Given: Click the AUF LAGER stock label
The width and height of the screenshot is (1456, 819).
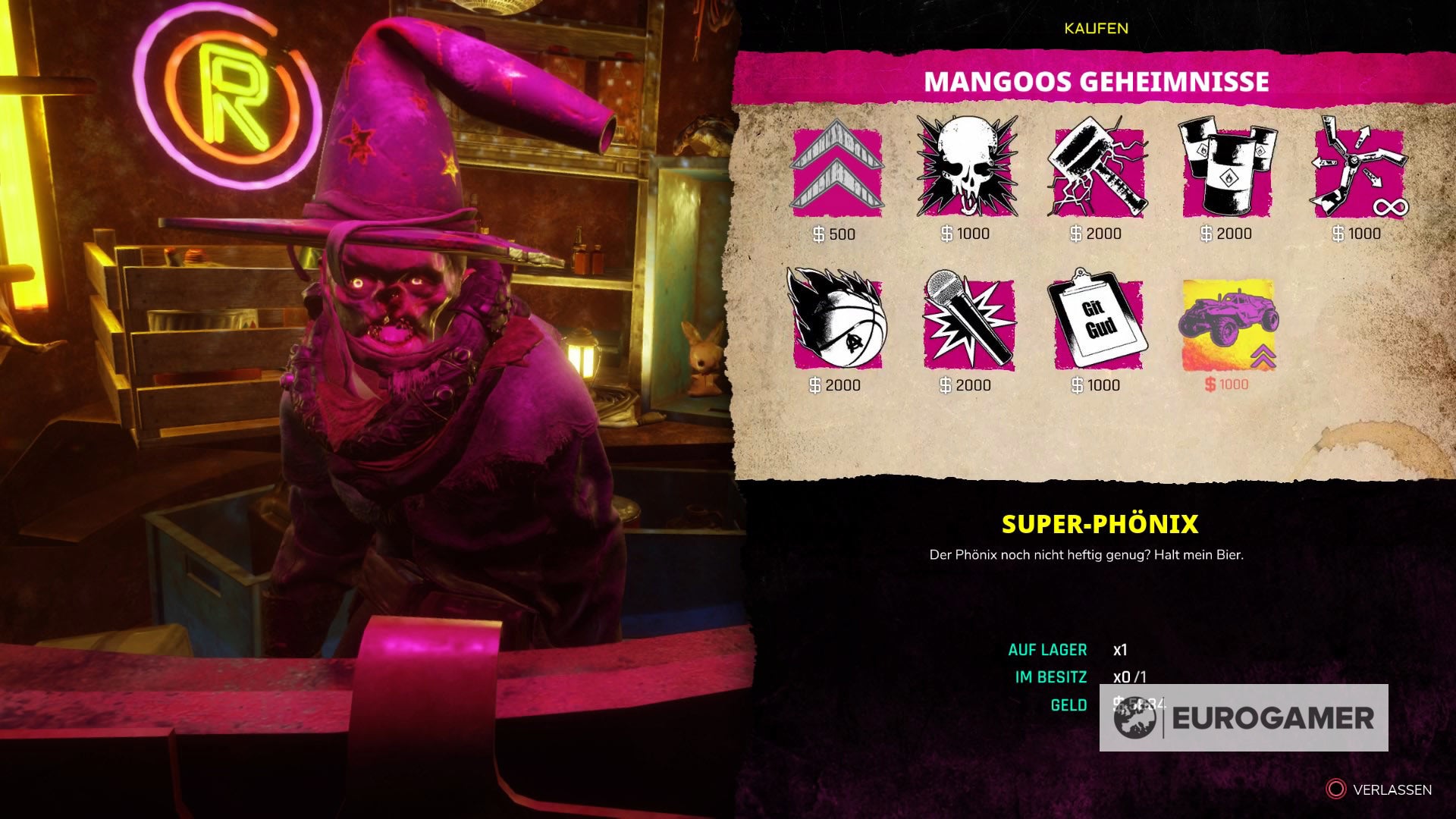Looking at the screenshot, I should click(1047, 650).
